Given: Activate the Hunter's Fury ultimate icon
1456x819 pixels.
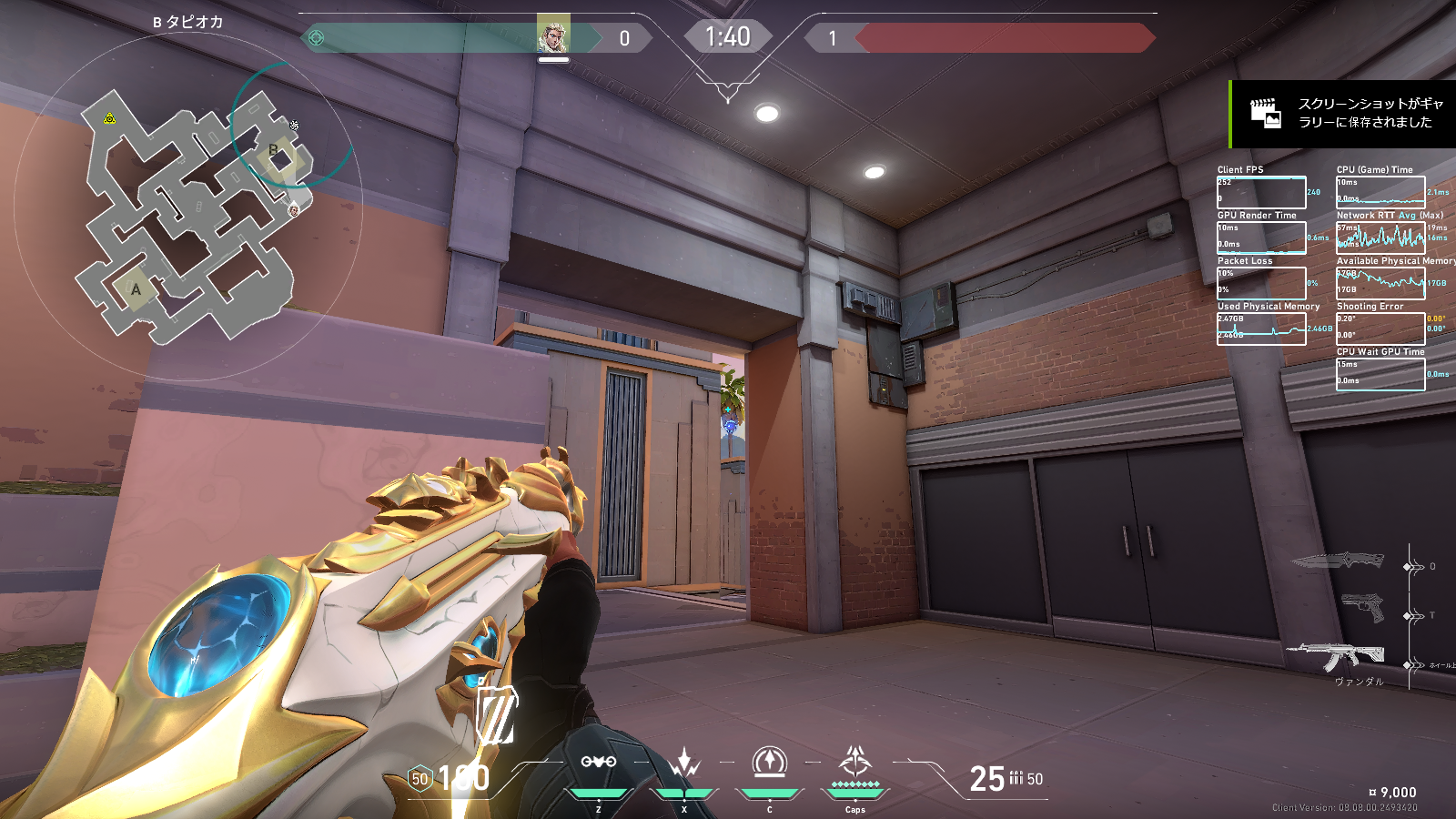Looking at the screenshot, I should 855,763.
